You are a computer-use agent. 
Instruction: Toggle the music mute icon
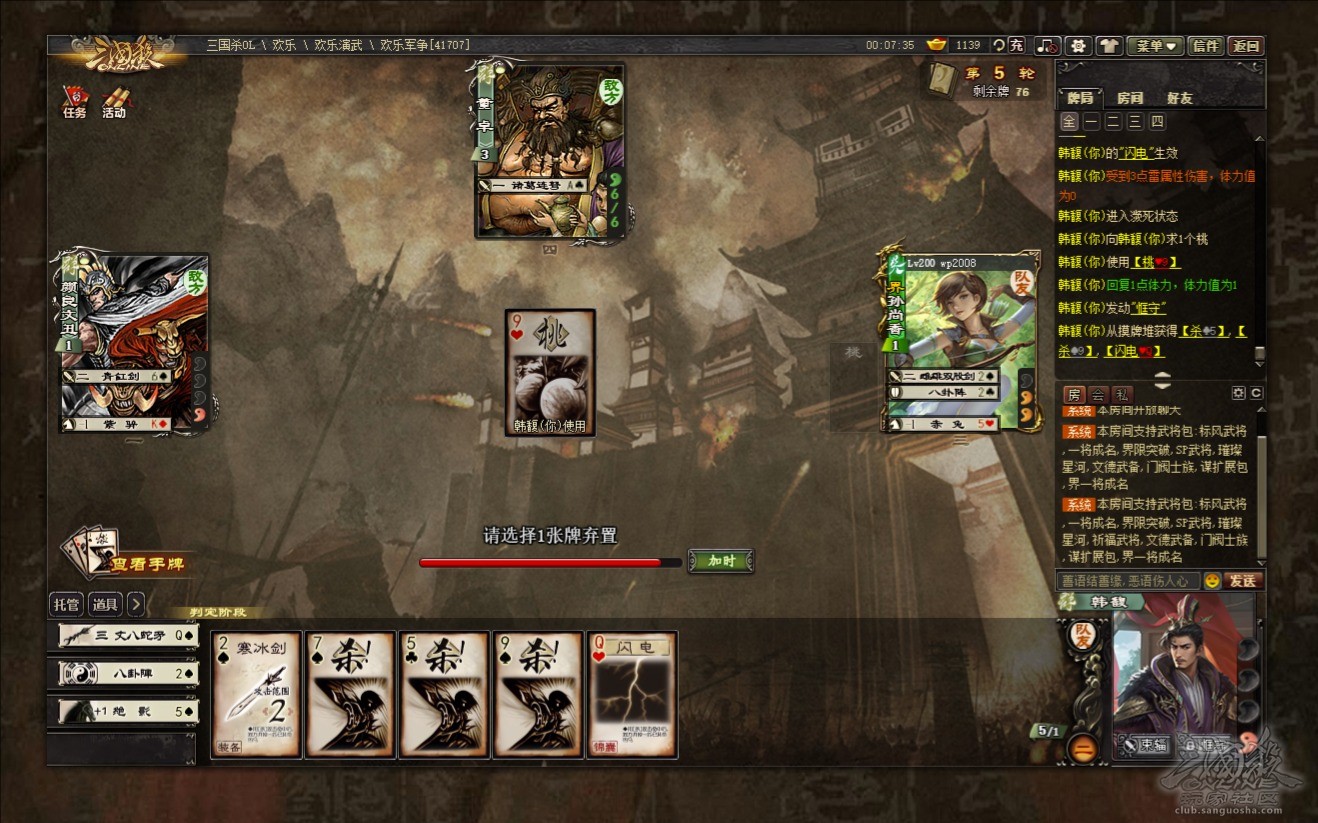tap(1047, 46)
